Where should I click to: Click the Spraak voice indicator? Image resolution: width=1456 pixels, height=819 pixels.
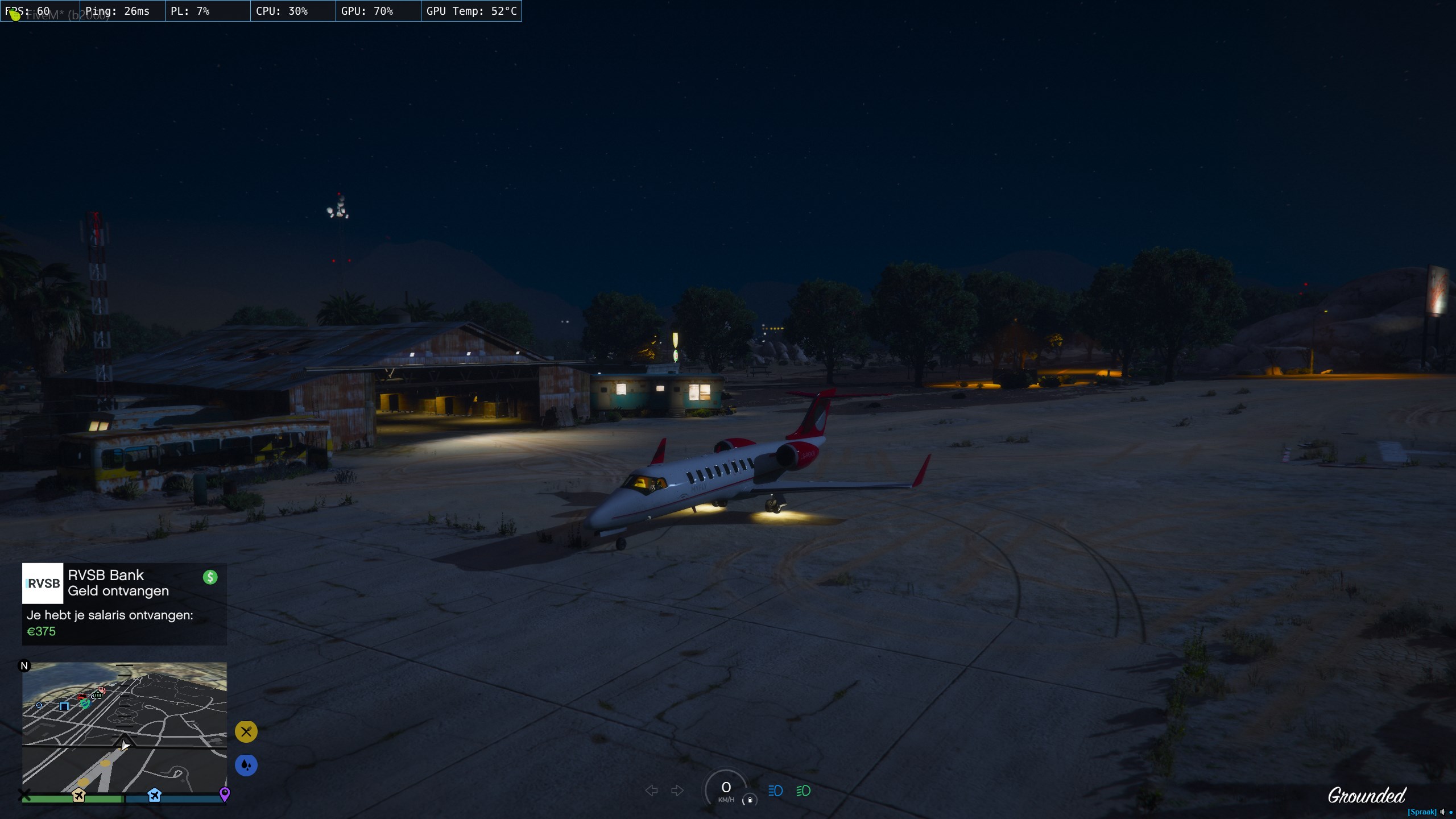coord(1422,812)
